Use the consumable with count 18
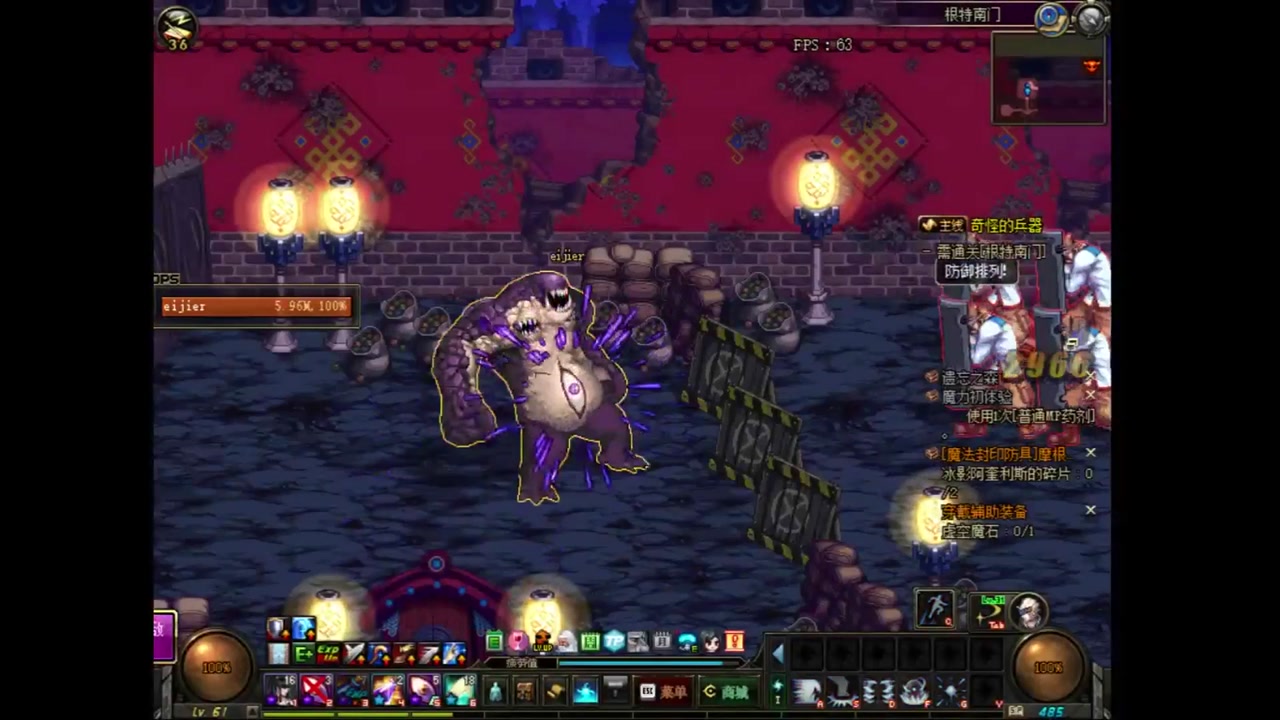1280x720 pixels. pos(460,689)
